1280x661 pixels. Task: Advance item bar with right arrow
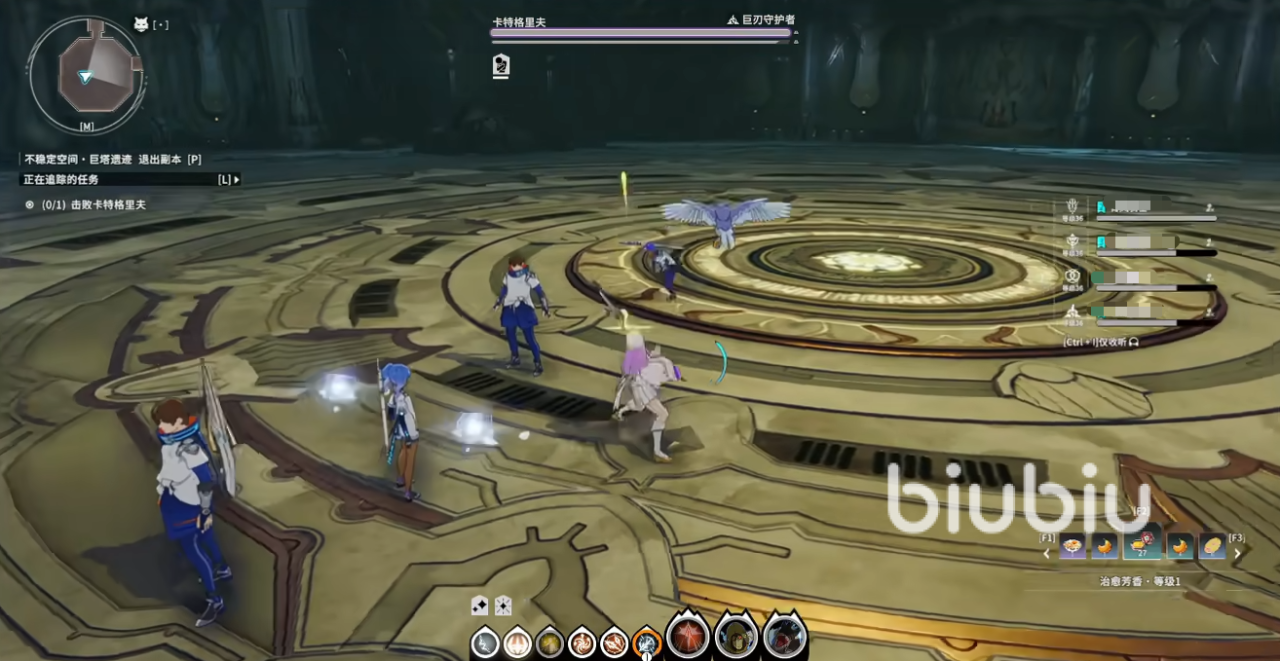point(1237,553)
